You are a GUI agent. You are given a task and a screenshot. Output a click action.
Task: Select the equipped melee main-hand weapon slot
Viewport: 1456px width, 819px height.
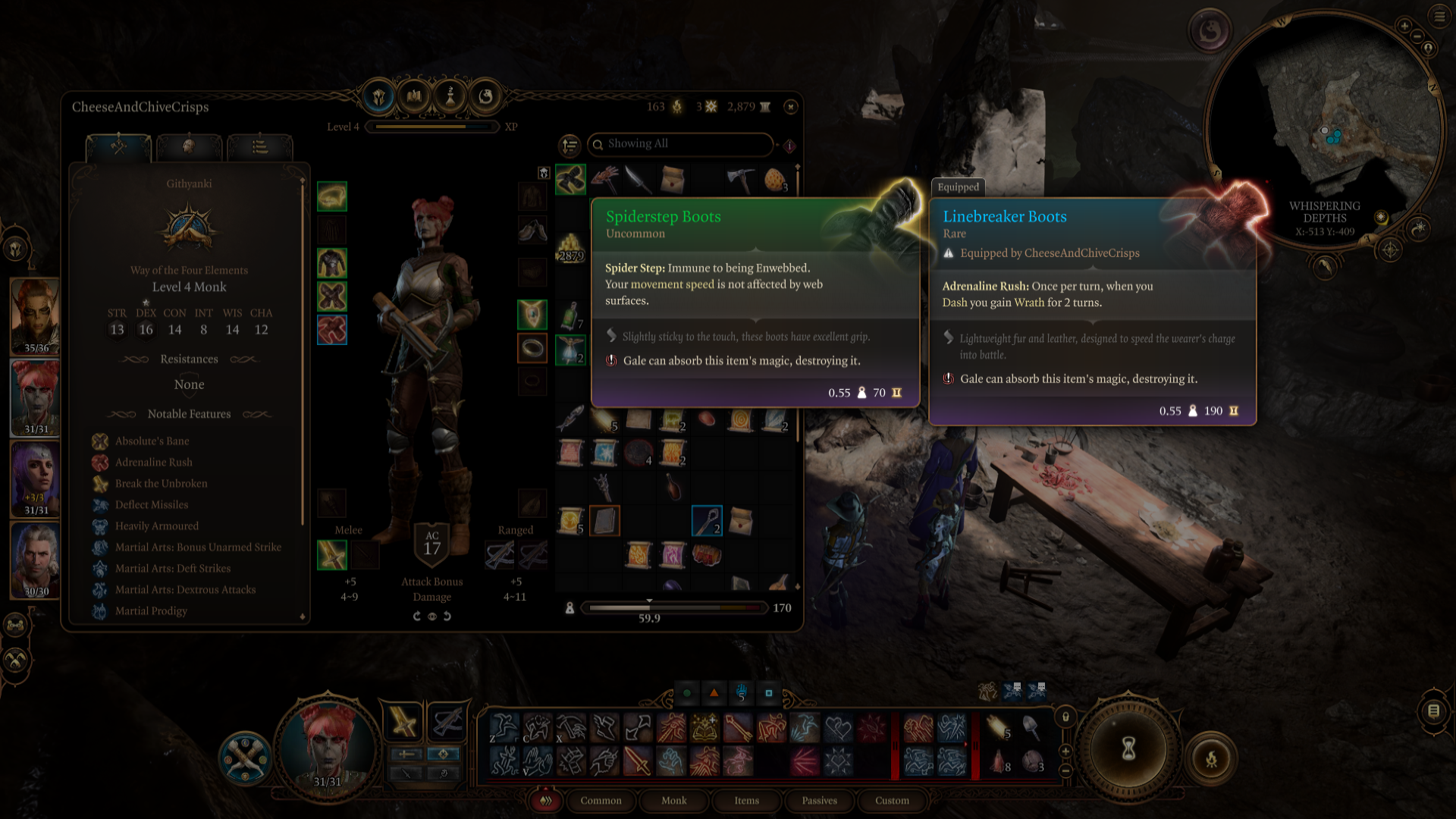(332, 555)
